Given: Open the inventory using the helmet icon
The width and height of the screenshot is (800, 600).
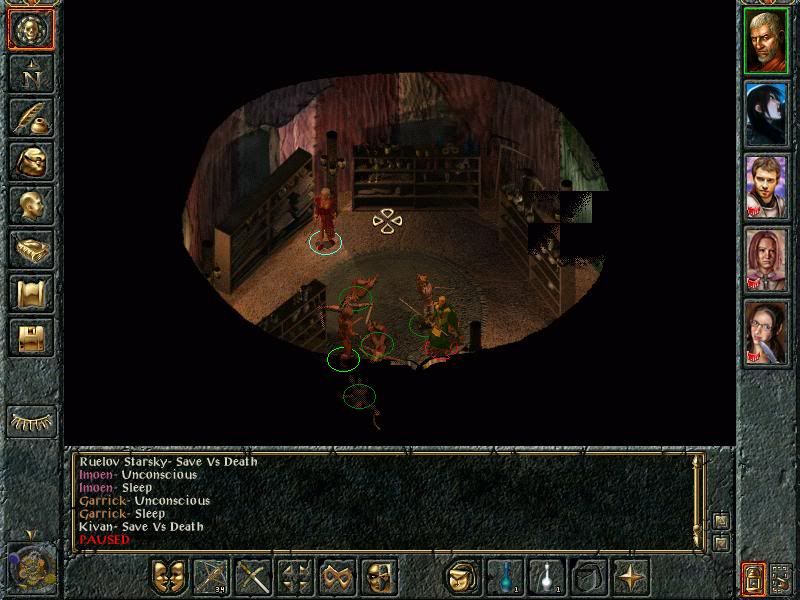Looking at the screenshot, I should pyautogui.click(x=31, y=161).
